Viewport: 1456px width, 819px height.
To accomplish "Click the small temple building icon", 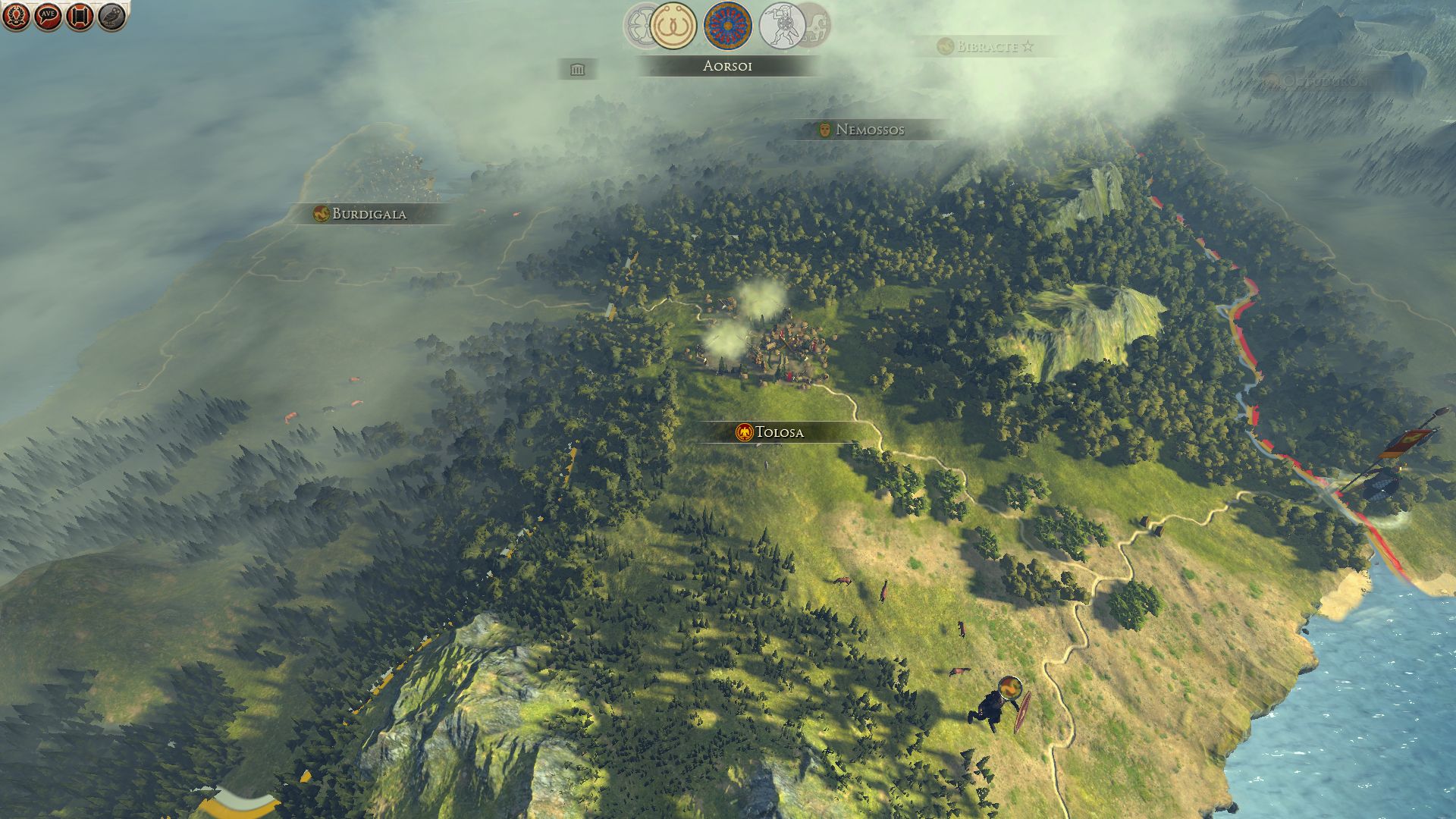I will (578, 70).
